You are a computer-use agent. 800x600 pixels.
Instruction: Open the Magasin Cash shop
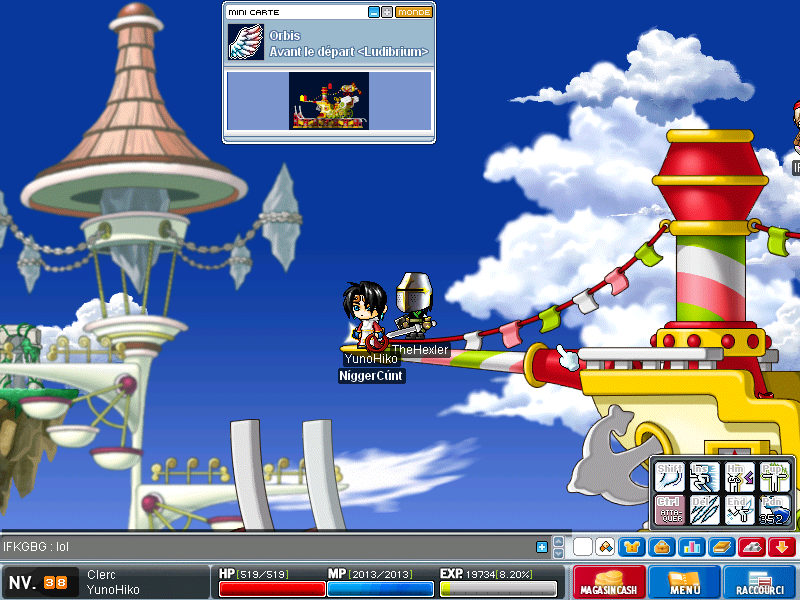point(609,582)
